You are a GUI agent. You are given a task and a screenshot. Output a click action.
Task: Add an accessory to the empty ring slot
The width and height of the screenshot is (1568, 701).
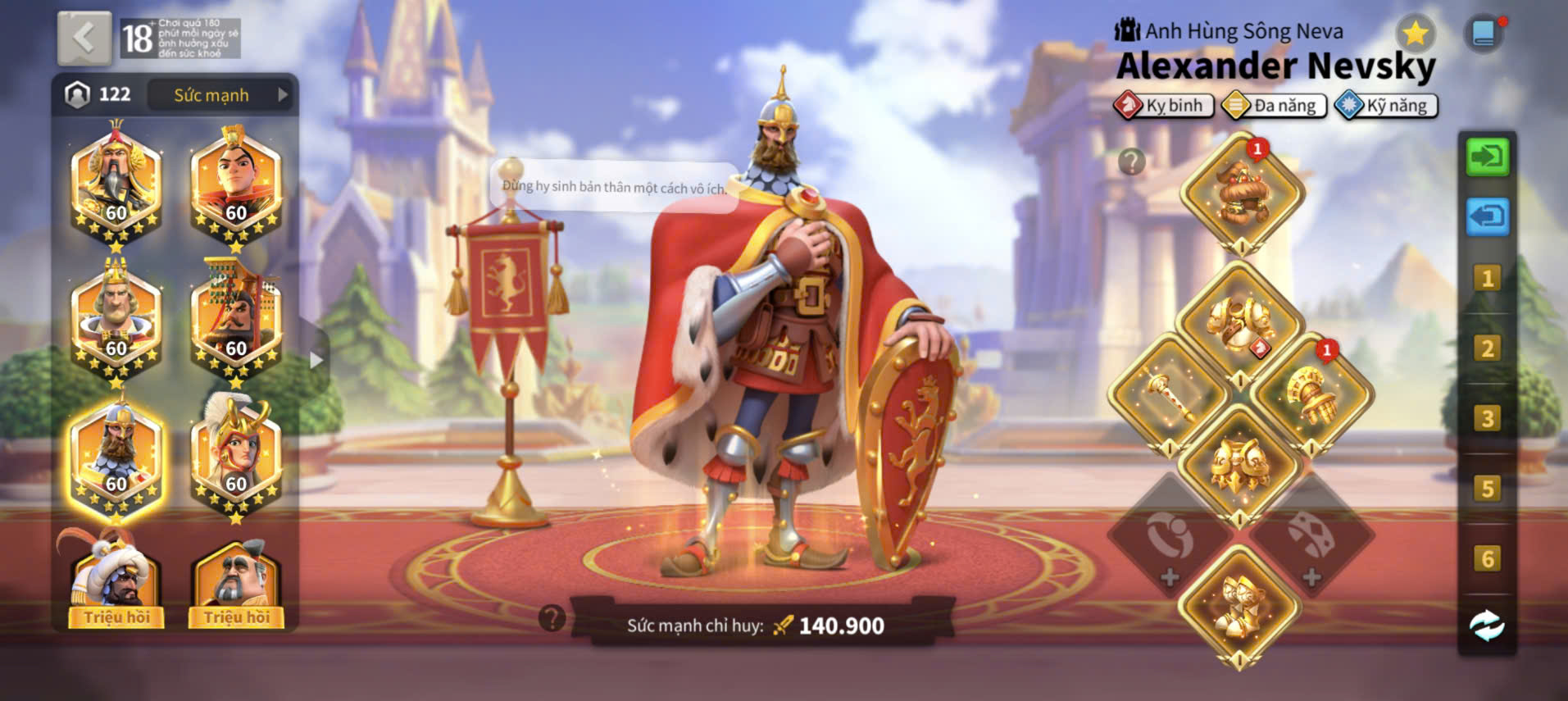(1170, 539)
